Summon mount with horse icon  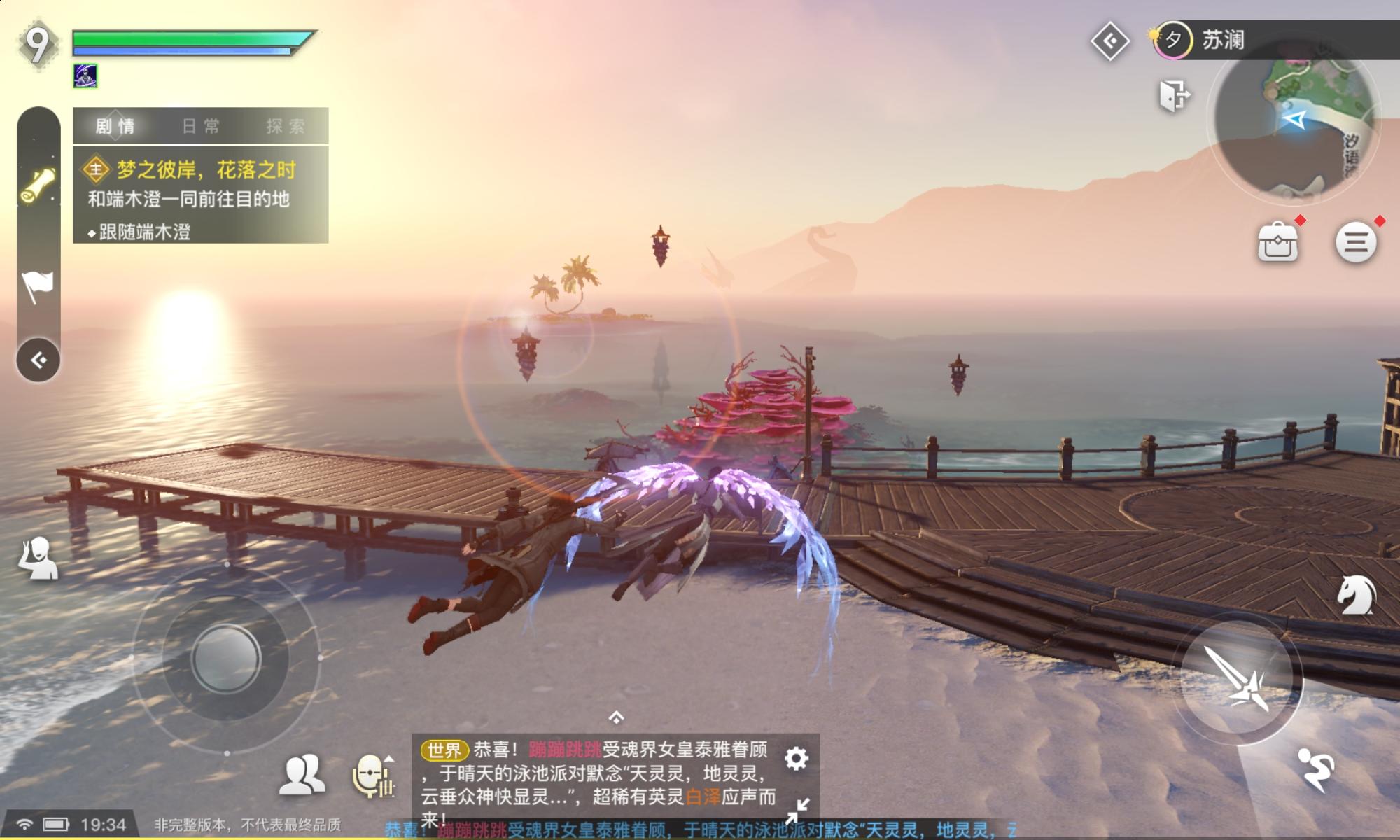click(1356, 596)
